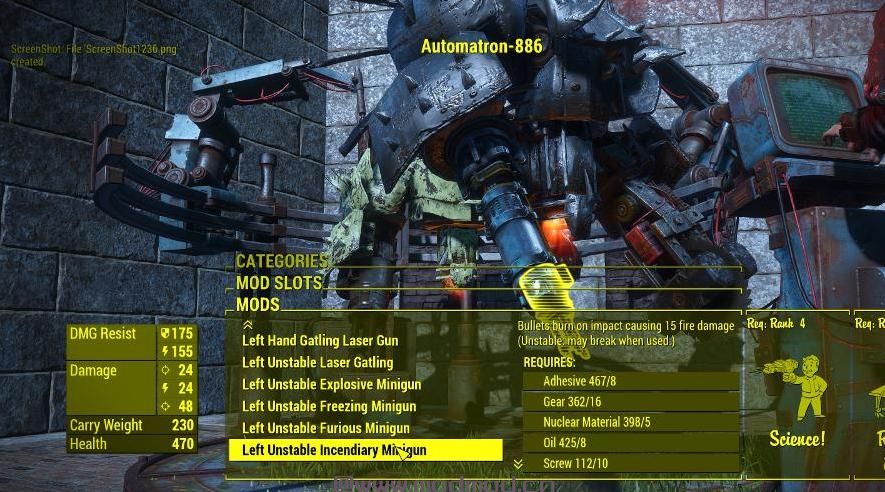
Task: Open the MOD SLOTS section
Action: point(279,283)
